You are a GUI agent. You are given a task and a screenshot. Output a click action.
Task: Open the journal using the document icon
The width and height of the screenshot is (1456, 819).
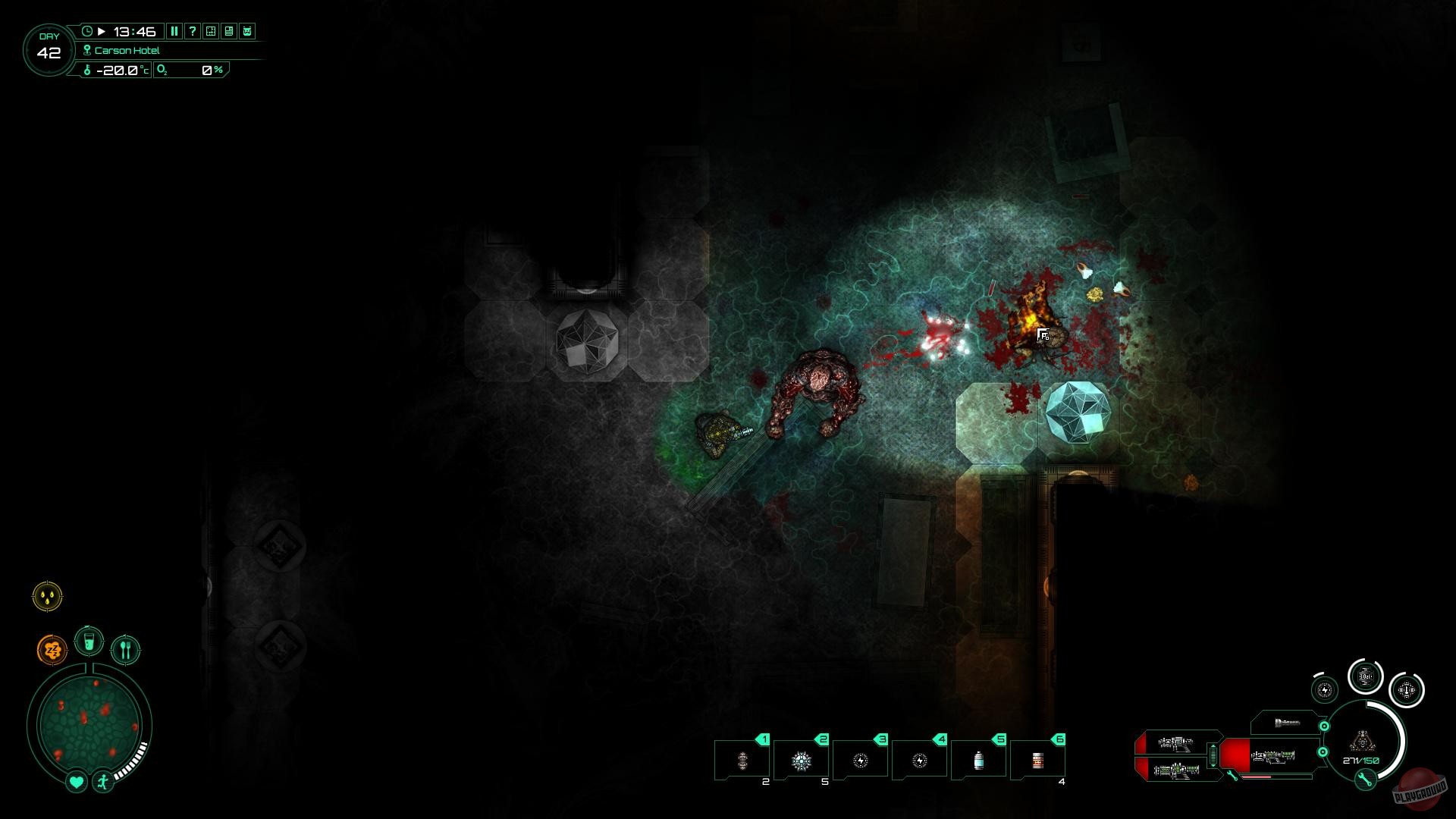[x=229, y=32]
